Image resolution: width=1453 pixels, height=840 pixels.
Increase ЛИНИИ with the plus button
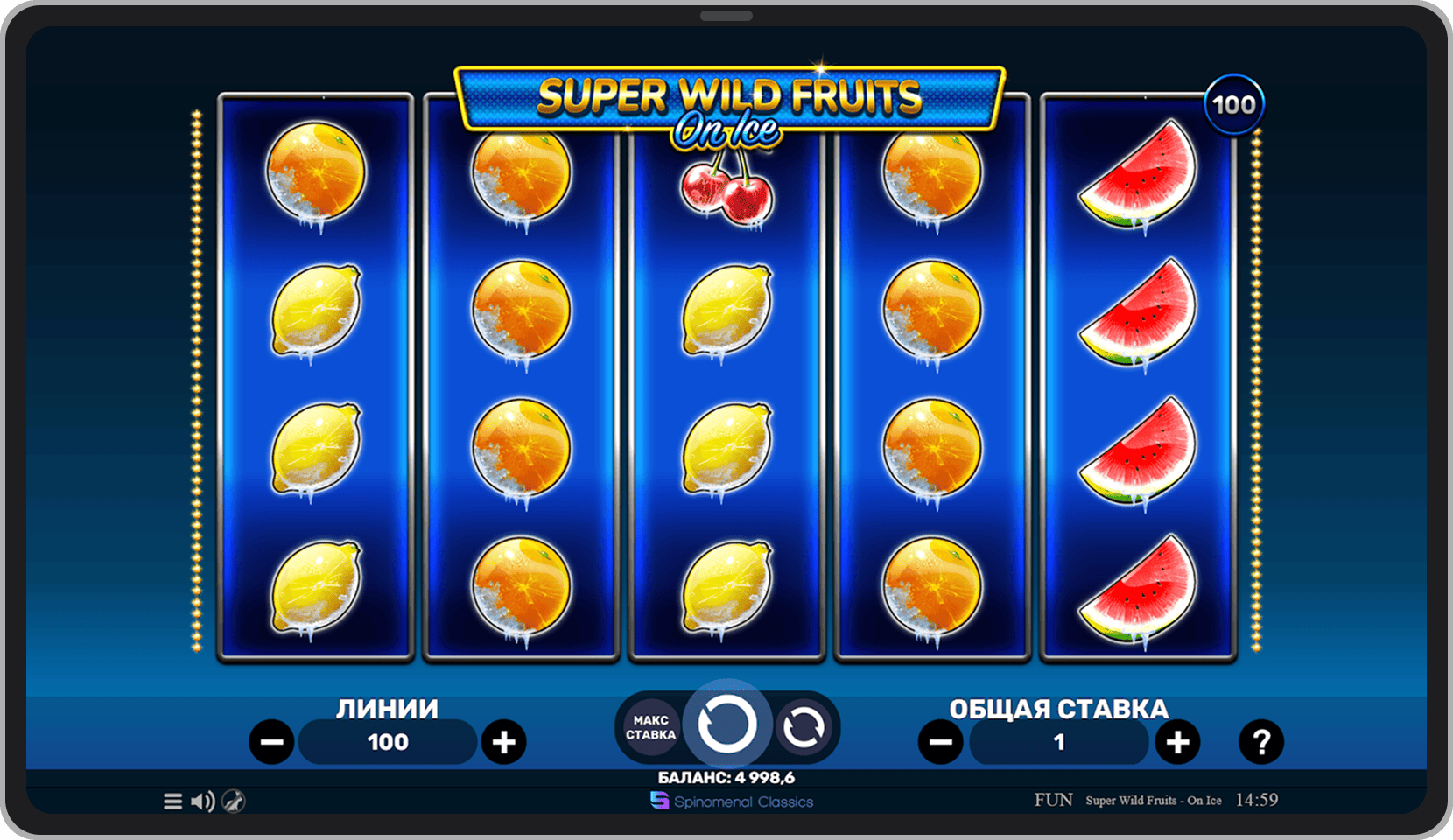[503, 742]
